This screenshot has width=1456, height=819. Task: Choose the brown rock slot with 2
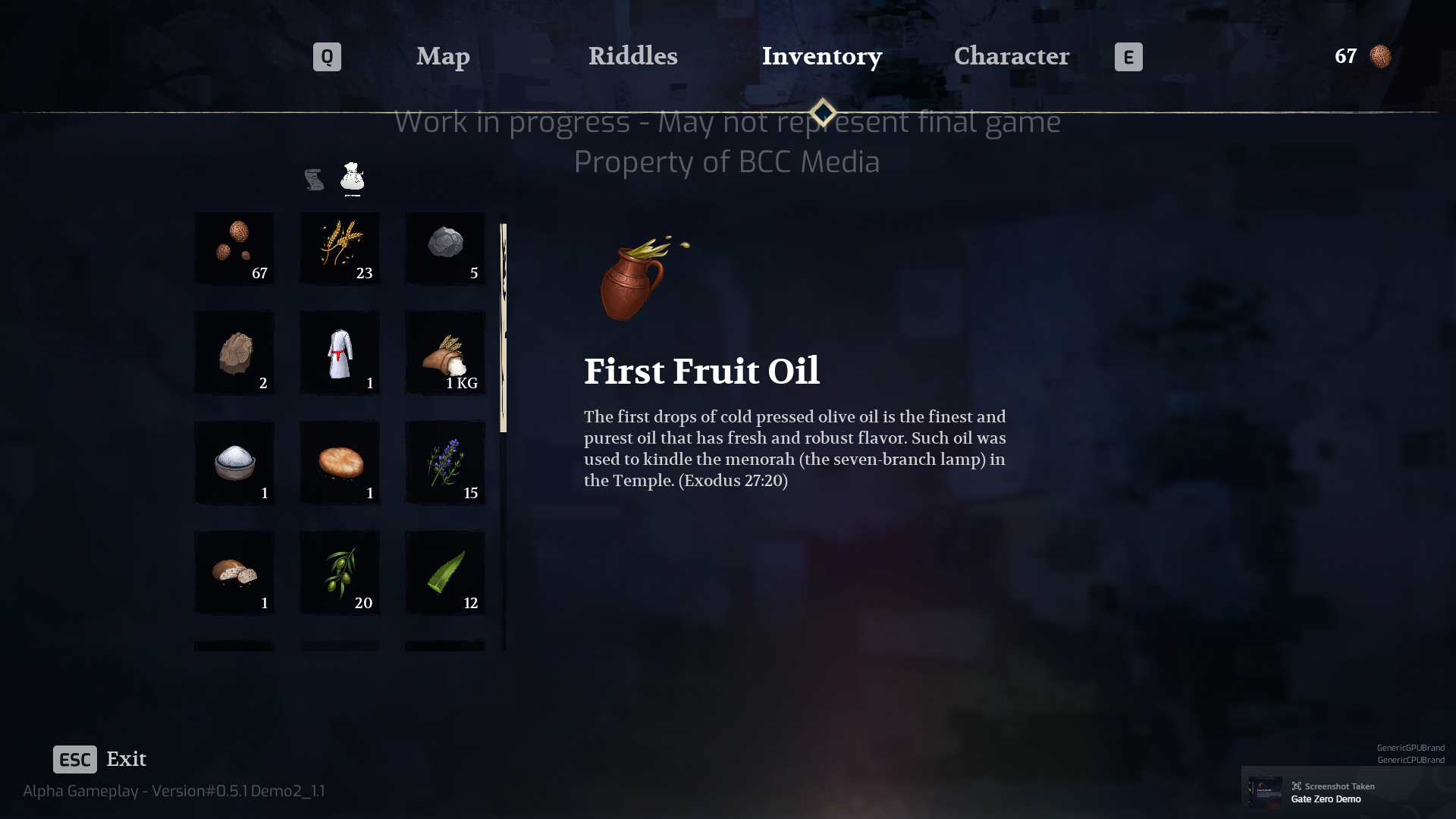[x=234, y=353]
